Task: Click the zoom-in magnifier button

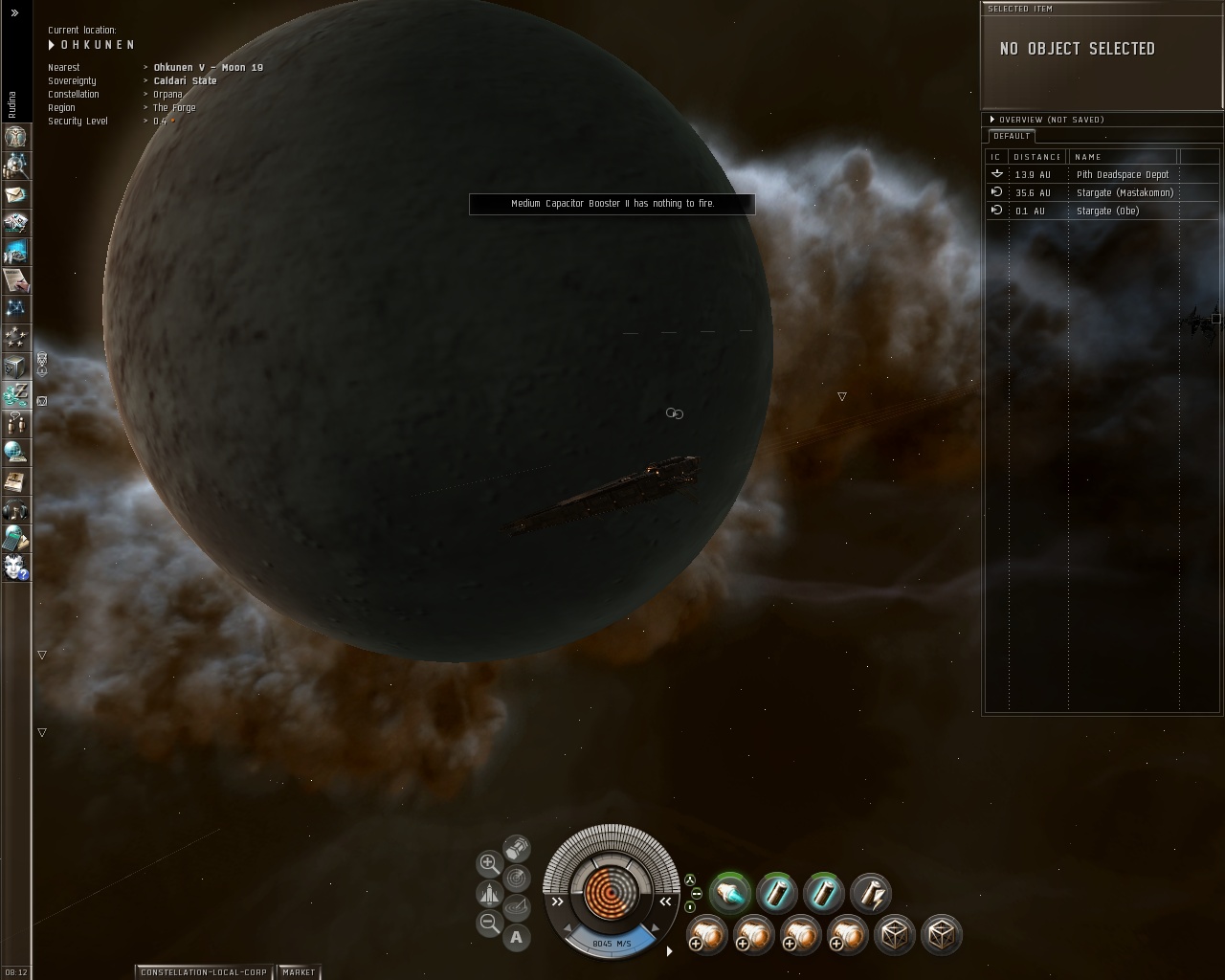Action: (x=489, y=863)
